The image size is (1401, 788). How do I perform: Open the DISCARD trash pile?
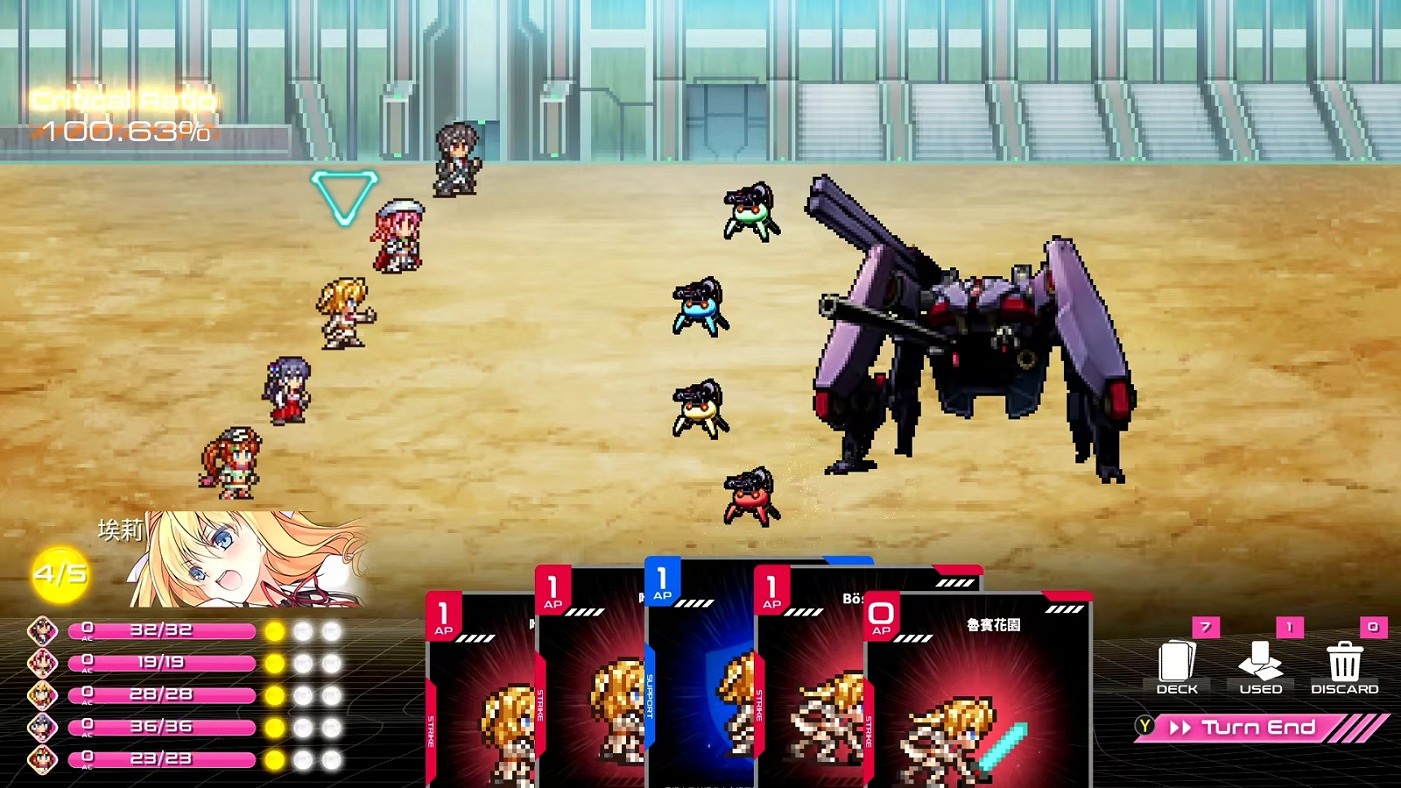(1344, 663)
